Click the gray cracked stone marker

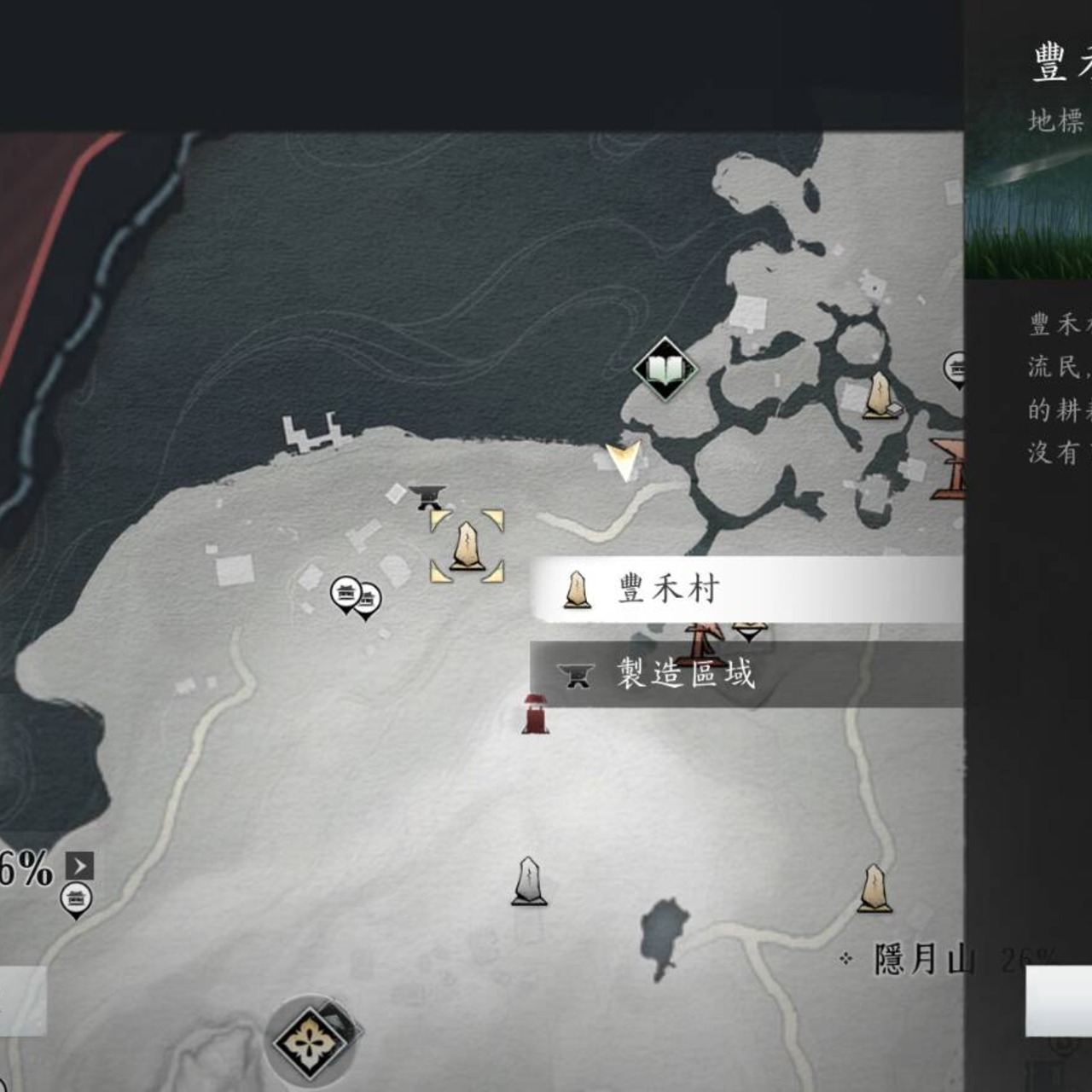[529, 881]
